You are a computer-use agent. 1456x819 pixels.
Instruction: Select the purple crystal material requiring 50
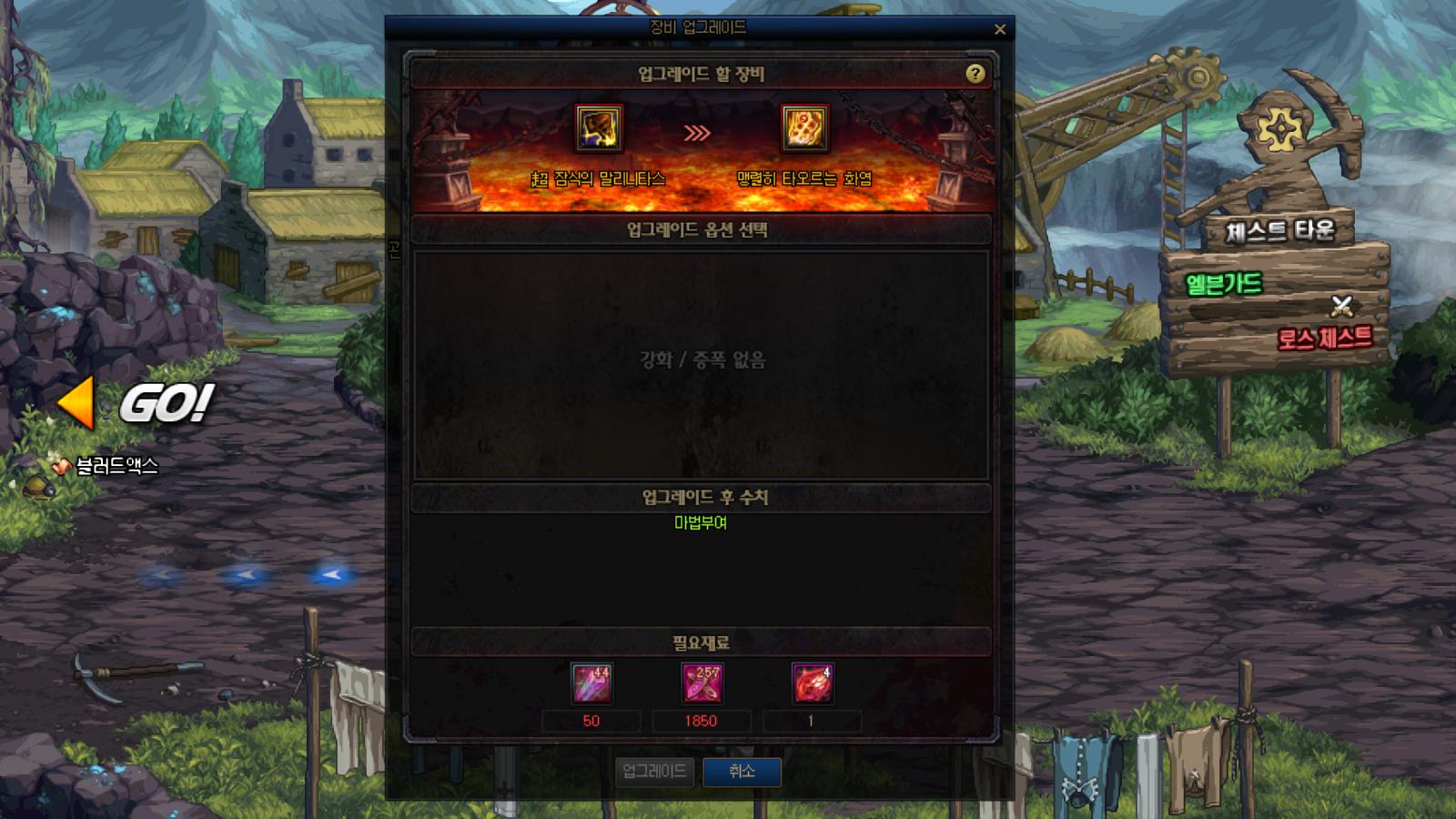[594, 685]
